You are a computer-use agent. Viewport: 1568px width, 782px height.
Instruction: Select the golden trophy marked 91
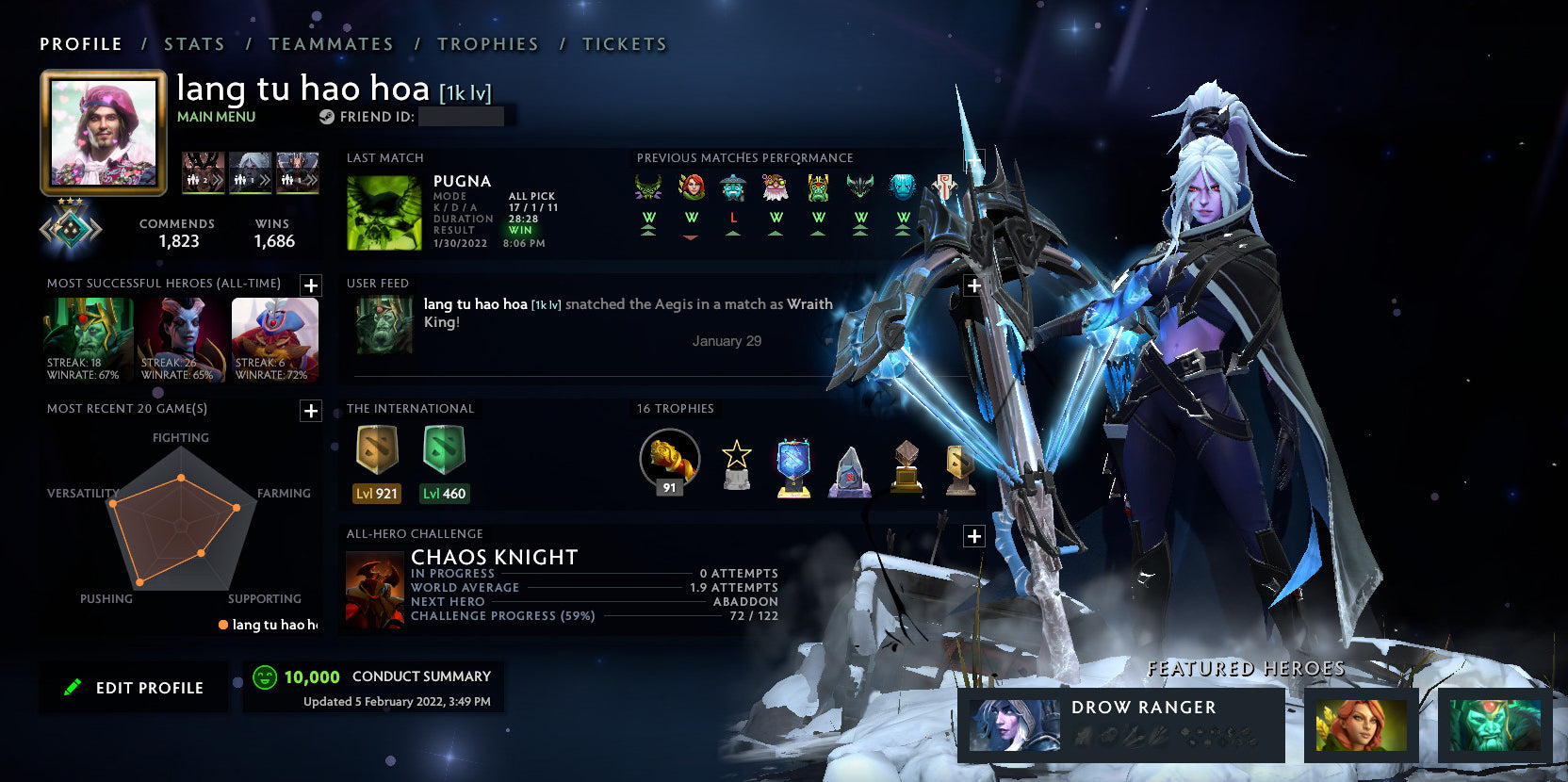[x=669, y=461]
